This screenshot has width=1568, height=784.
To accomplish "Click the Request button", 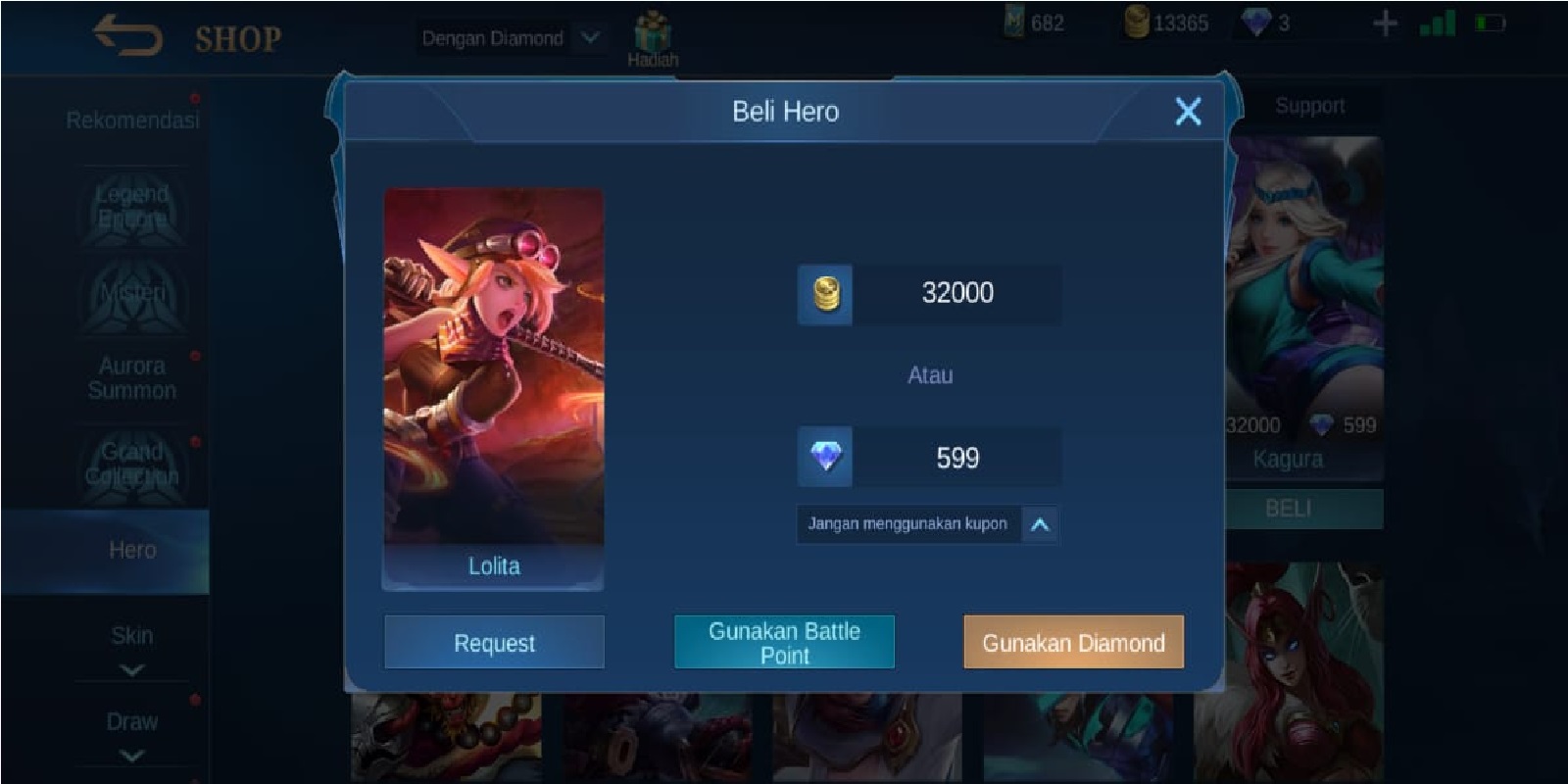I will pyautogui.click(x=493, y=643).
